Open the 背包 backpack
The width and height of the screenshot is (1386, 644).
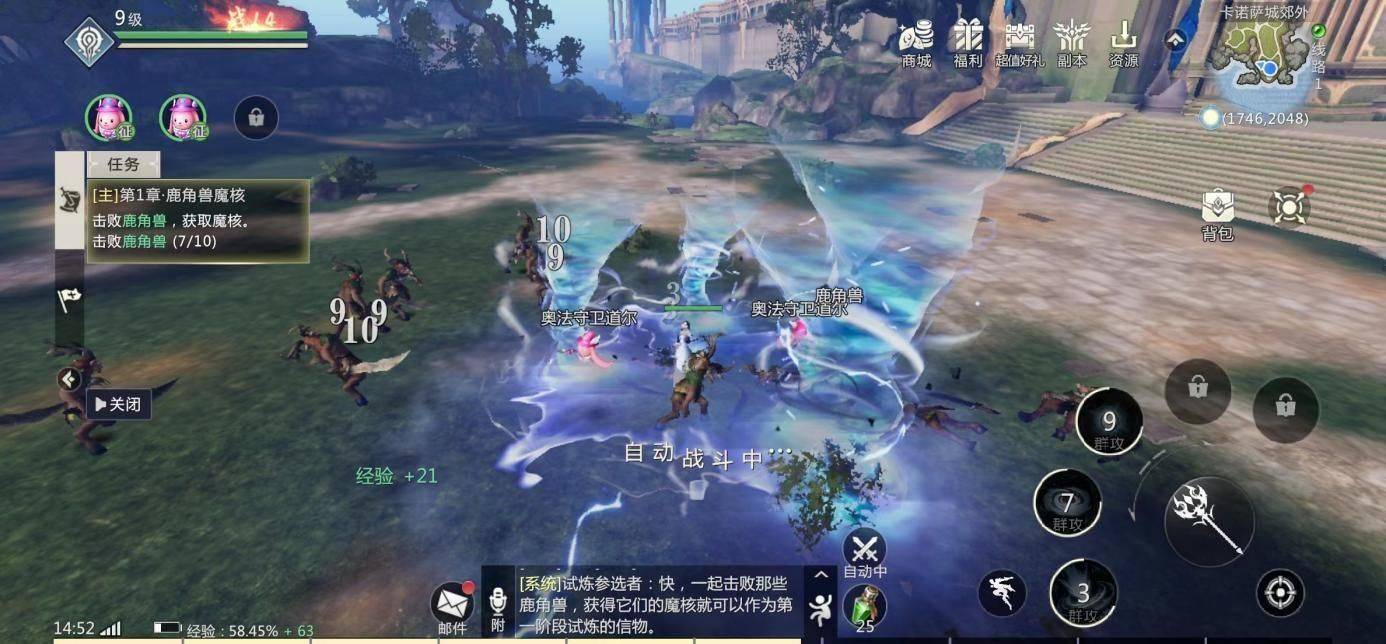[x=1217, y=214]
